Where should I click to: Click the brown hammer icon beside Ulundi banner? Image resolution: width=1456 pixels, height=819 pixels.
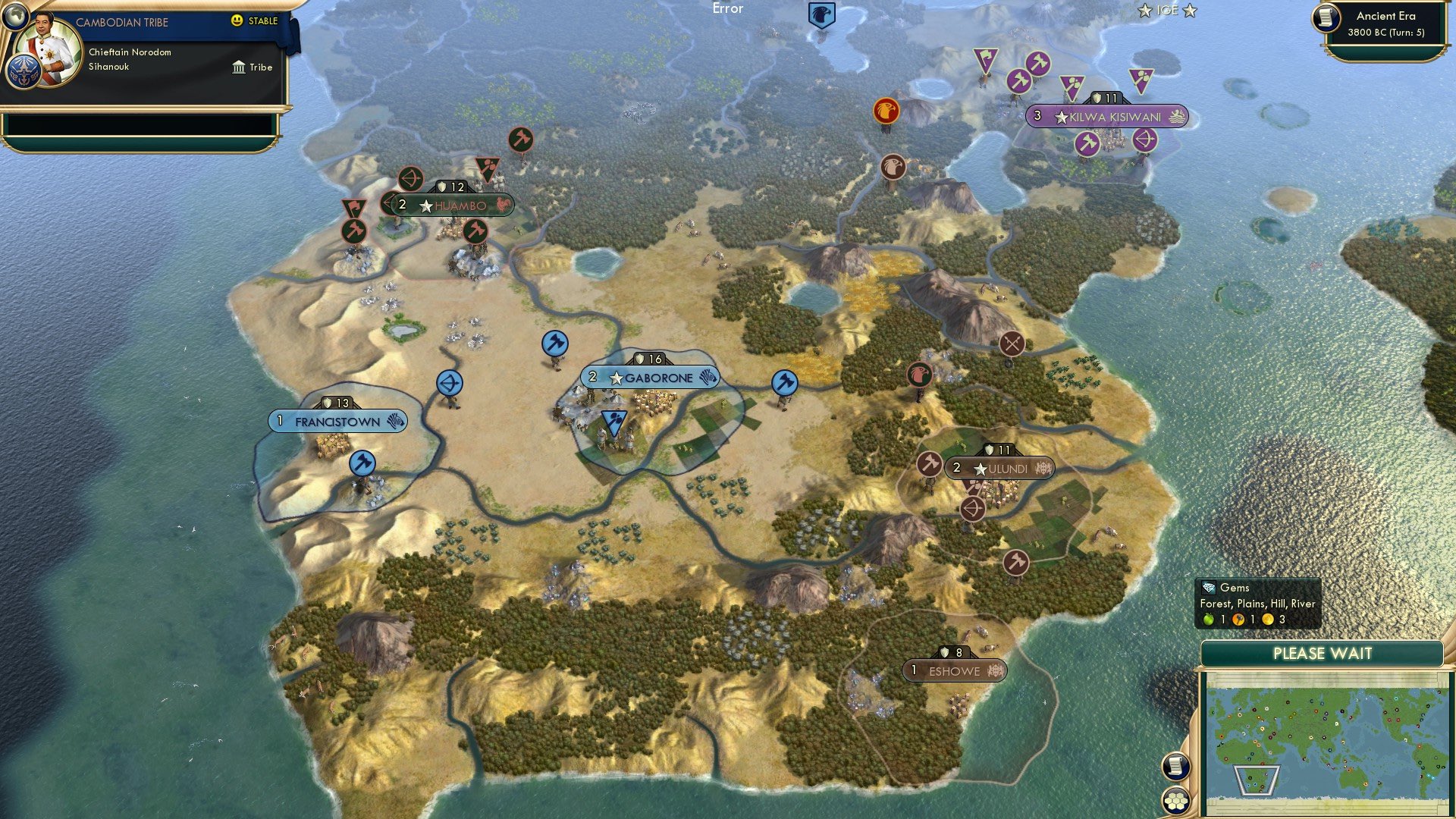point(931,463)
